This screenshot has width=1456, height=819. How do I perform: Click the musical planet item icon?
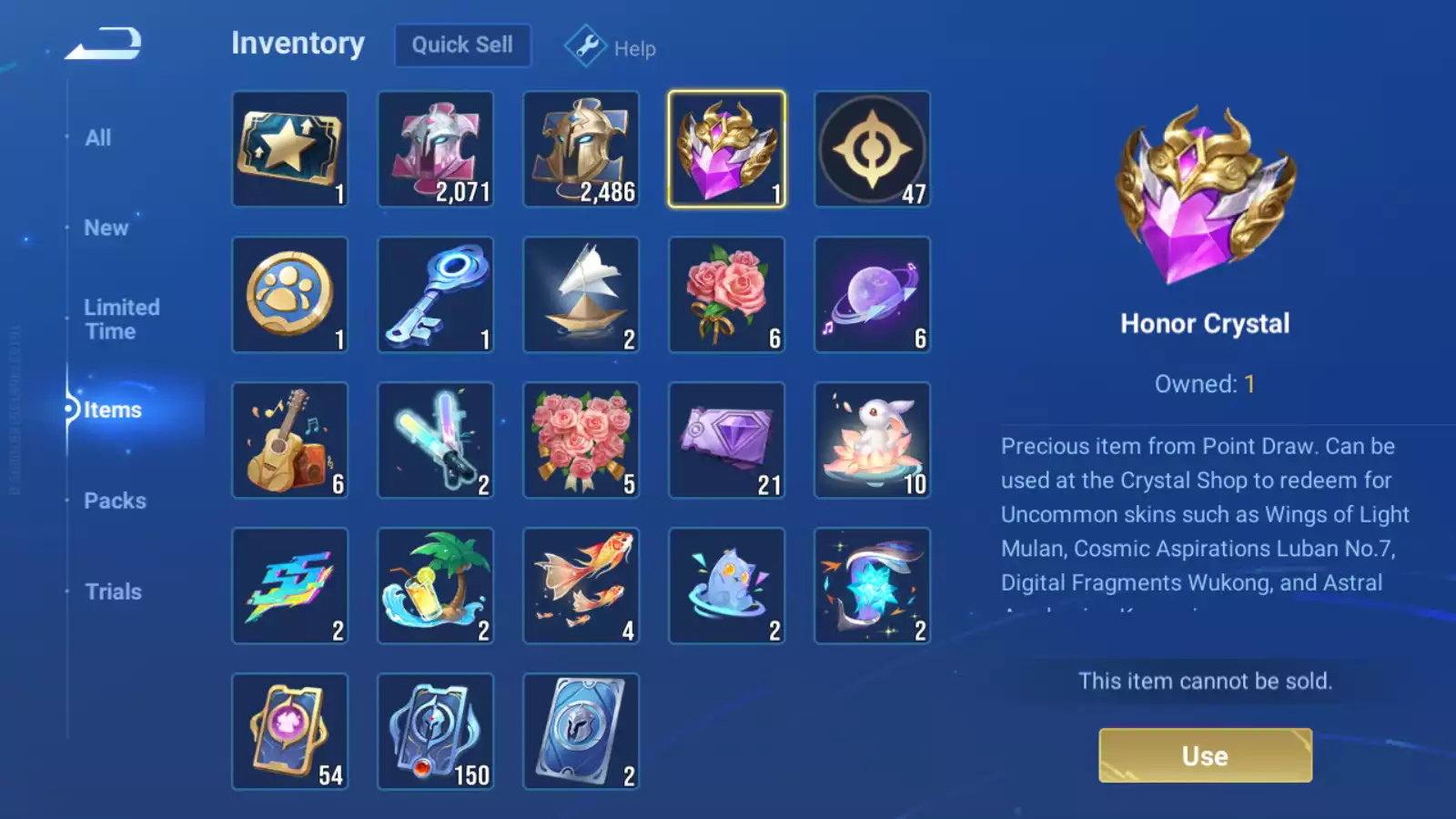click(872, 294)
